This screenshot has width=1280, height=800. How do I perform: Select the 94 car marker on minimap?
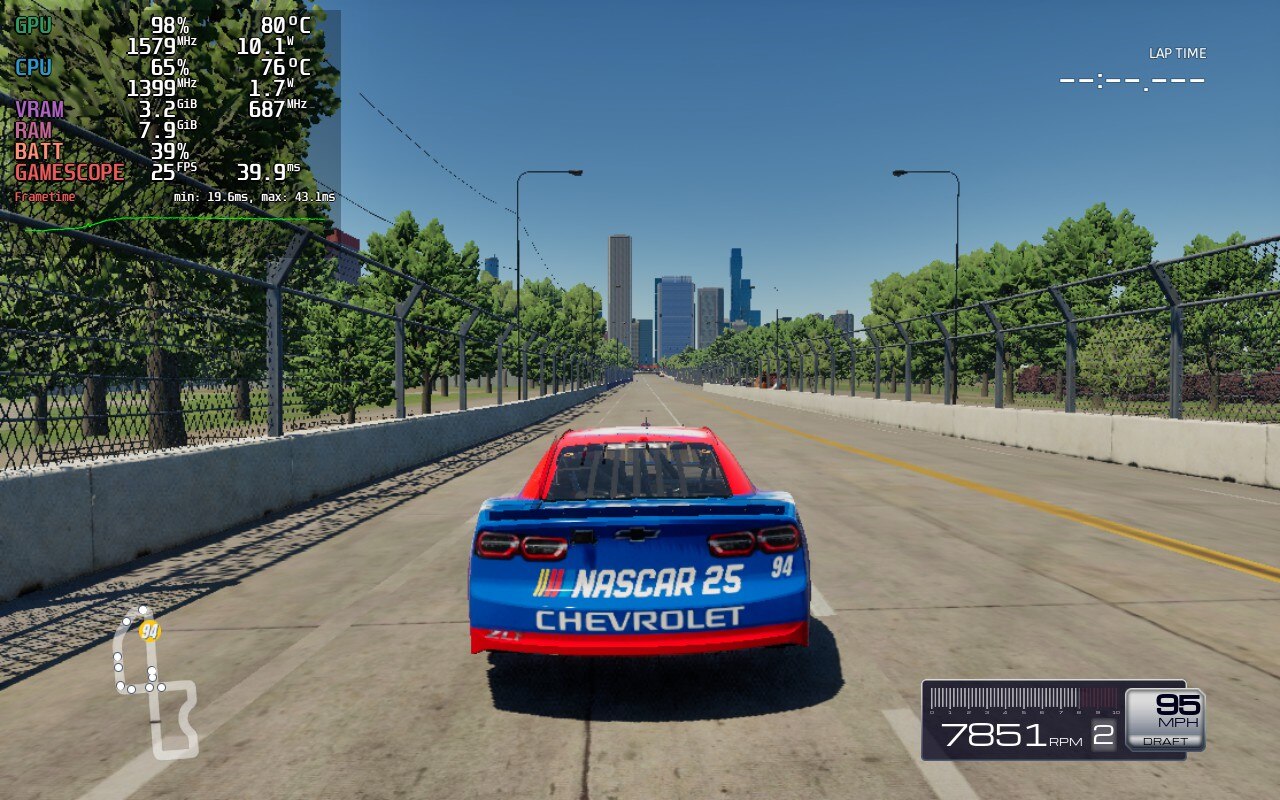(x=150, y=631)
